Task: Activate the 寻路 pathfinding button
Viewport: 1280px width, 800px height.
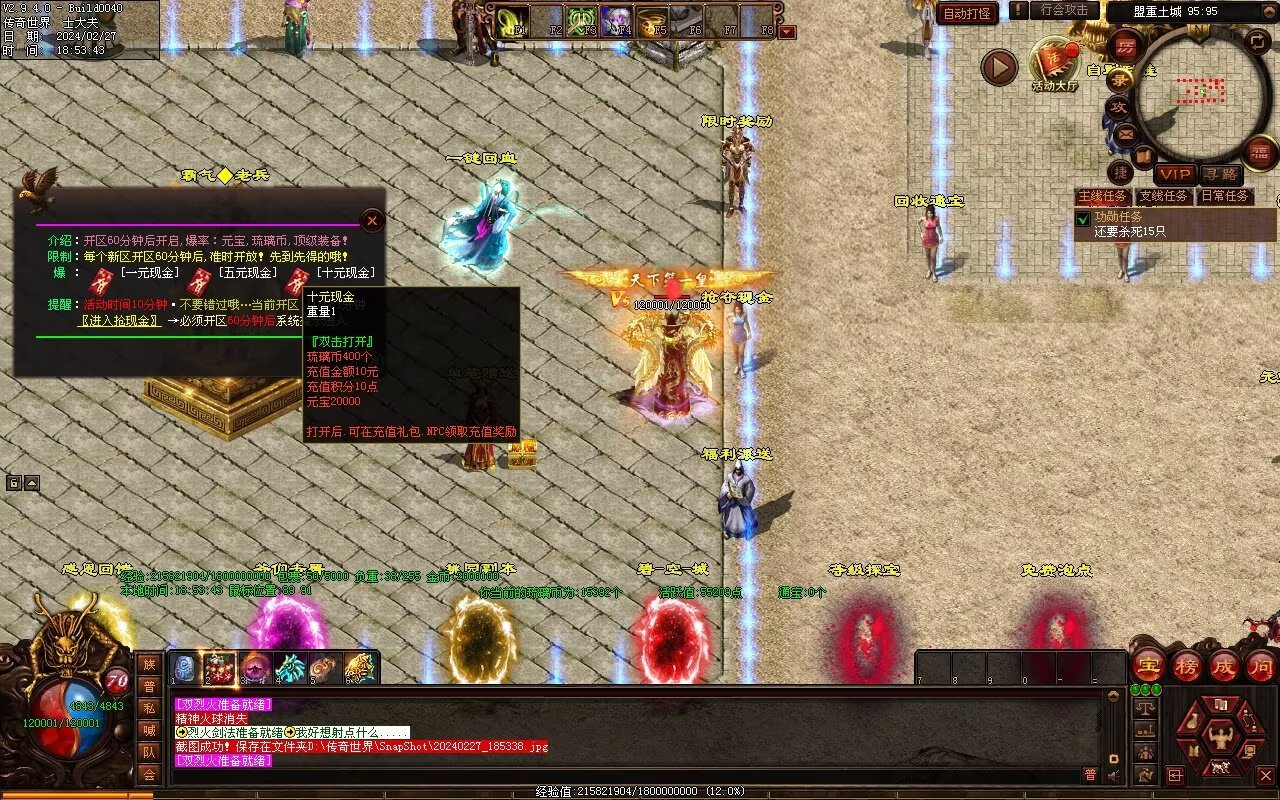Action: pos(1220,175)
